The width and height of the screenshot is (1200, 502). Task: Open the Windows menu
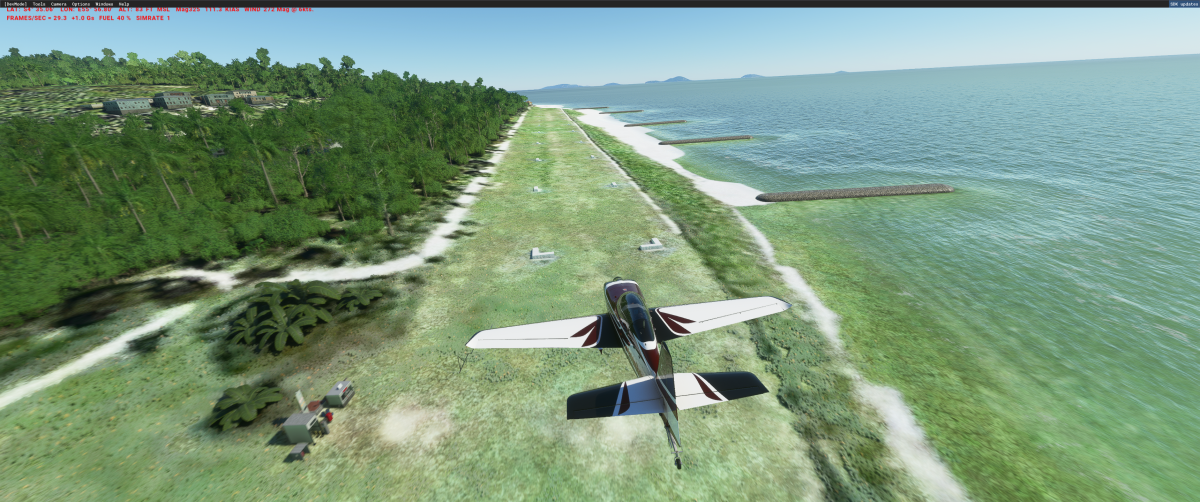pyautogui.click(x=104, y=4)
